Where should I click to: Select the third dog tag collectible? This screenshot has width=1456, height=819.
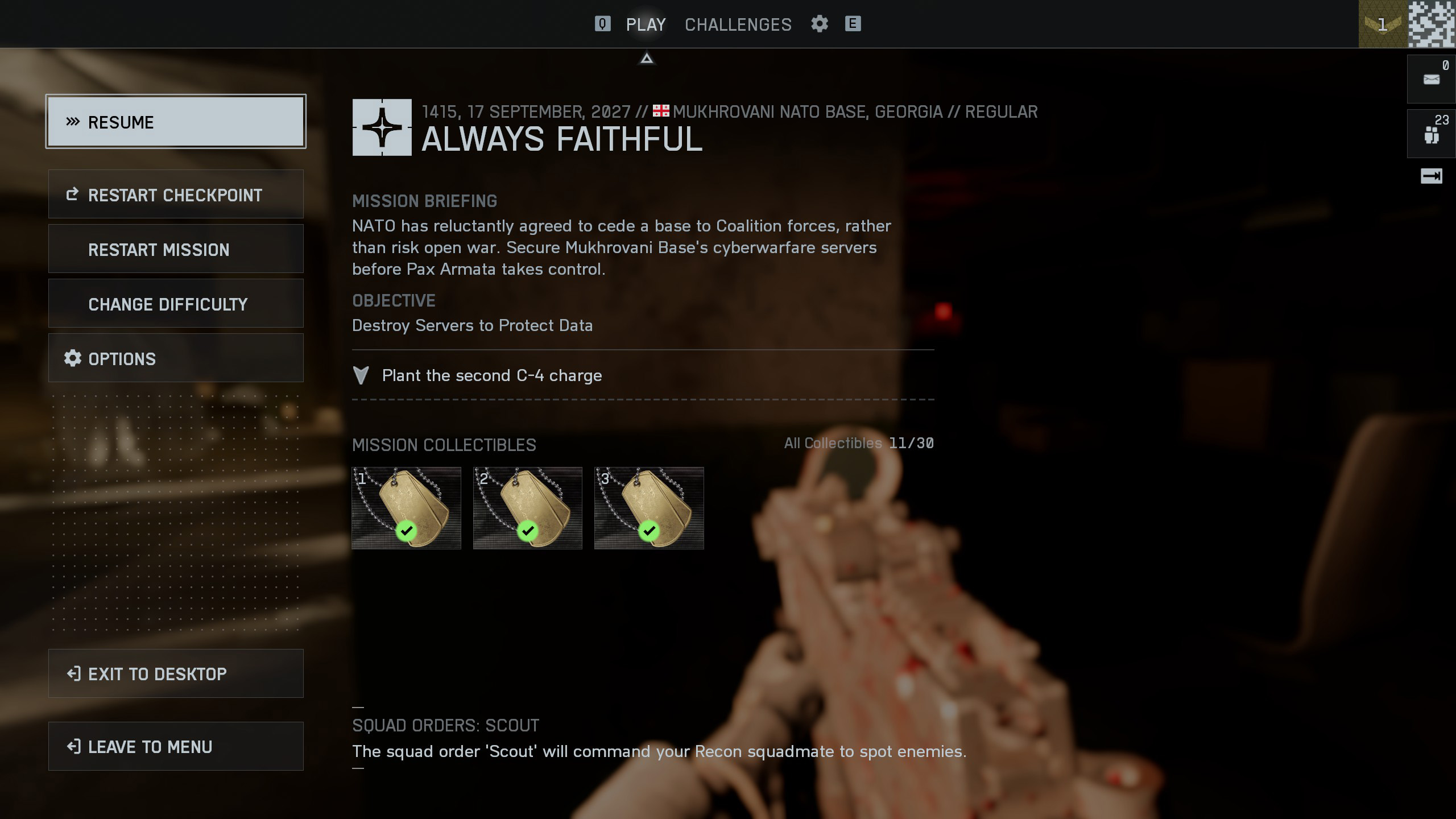649,508
